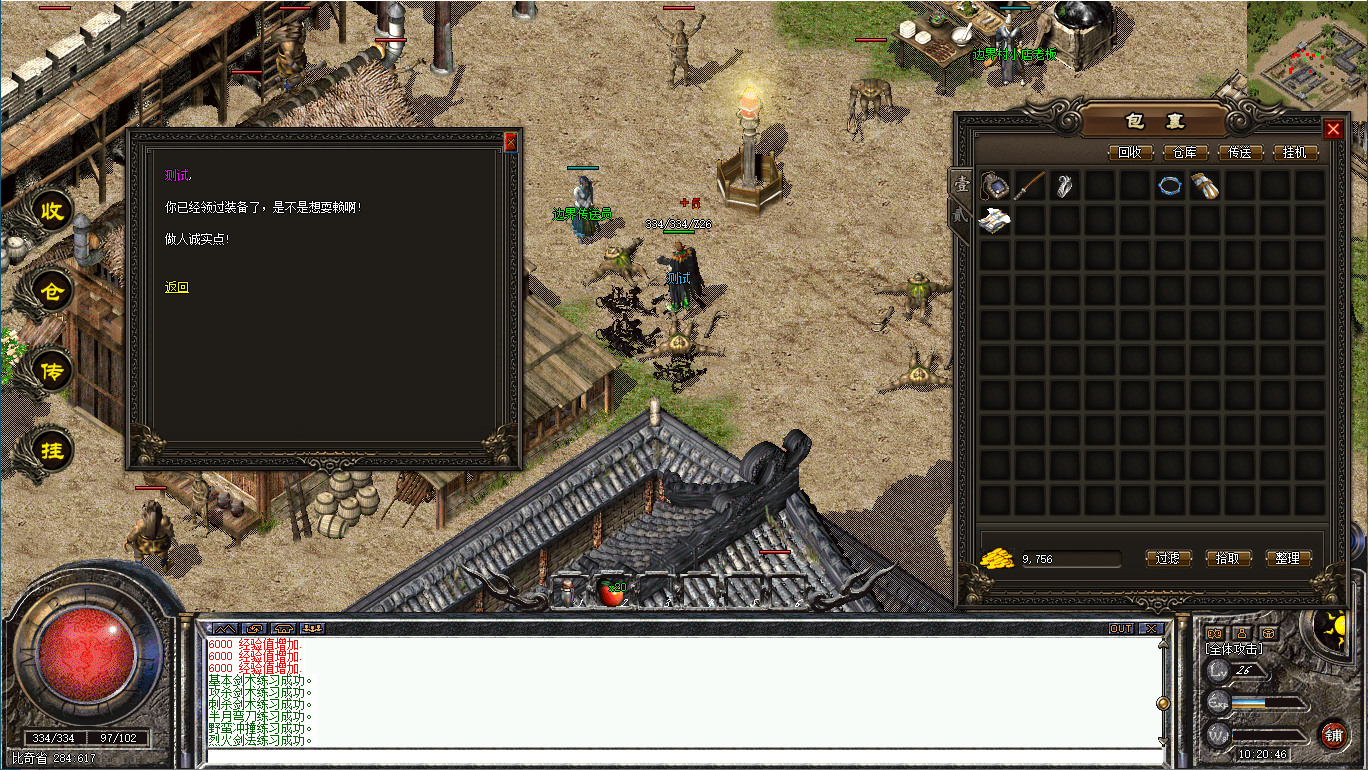Open the round red 铺 shop button

pos(1333,735)
